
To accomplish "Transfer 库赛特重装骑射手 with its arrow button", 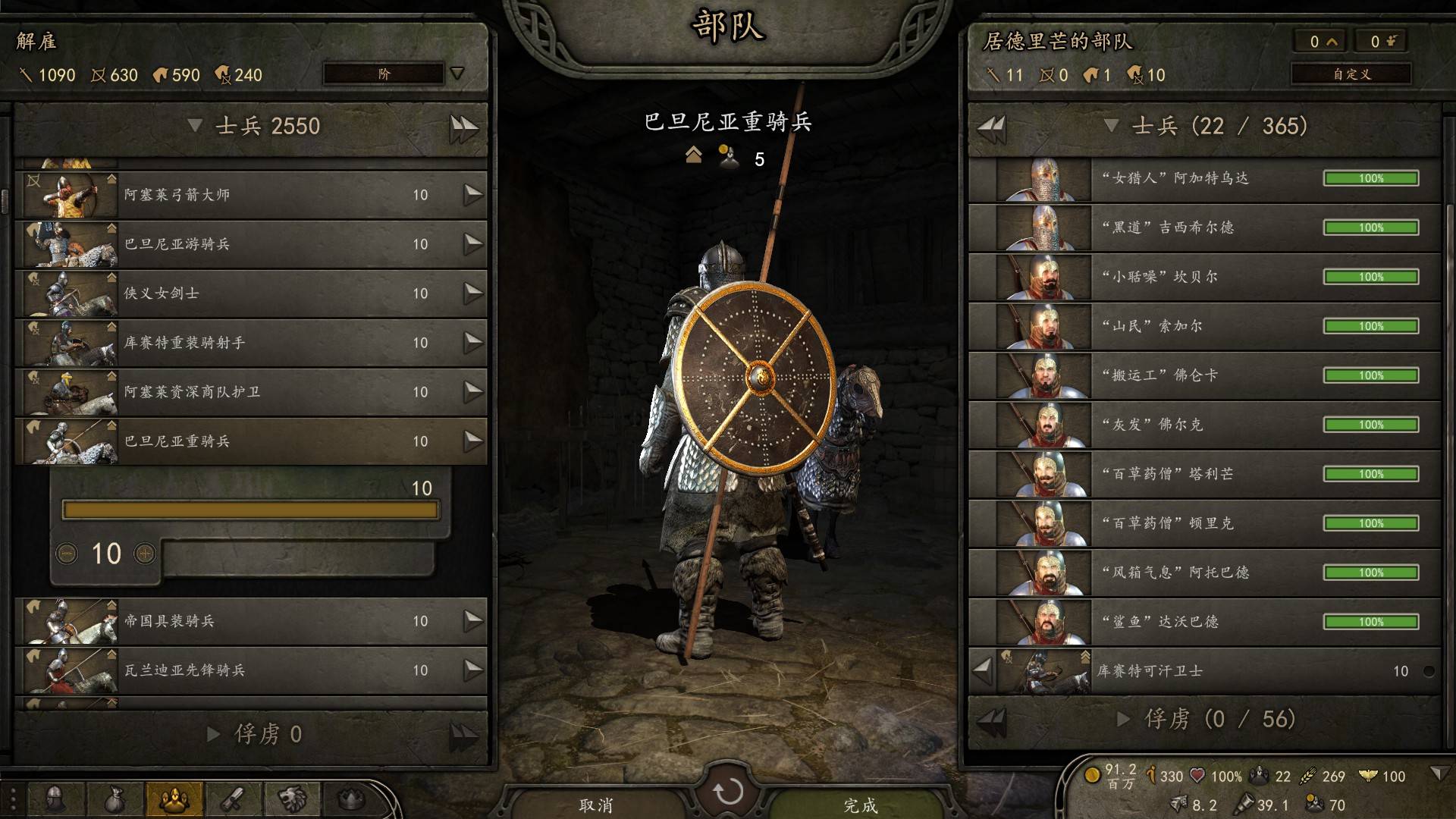I will tap(473, 342).
